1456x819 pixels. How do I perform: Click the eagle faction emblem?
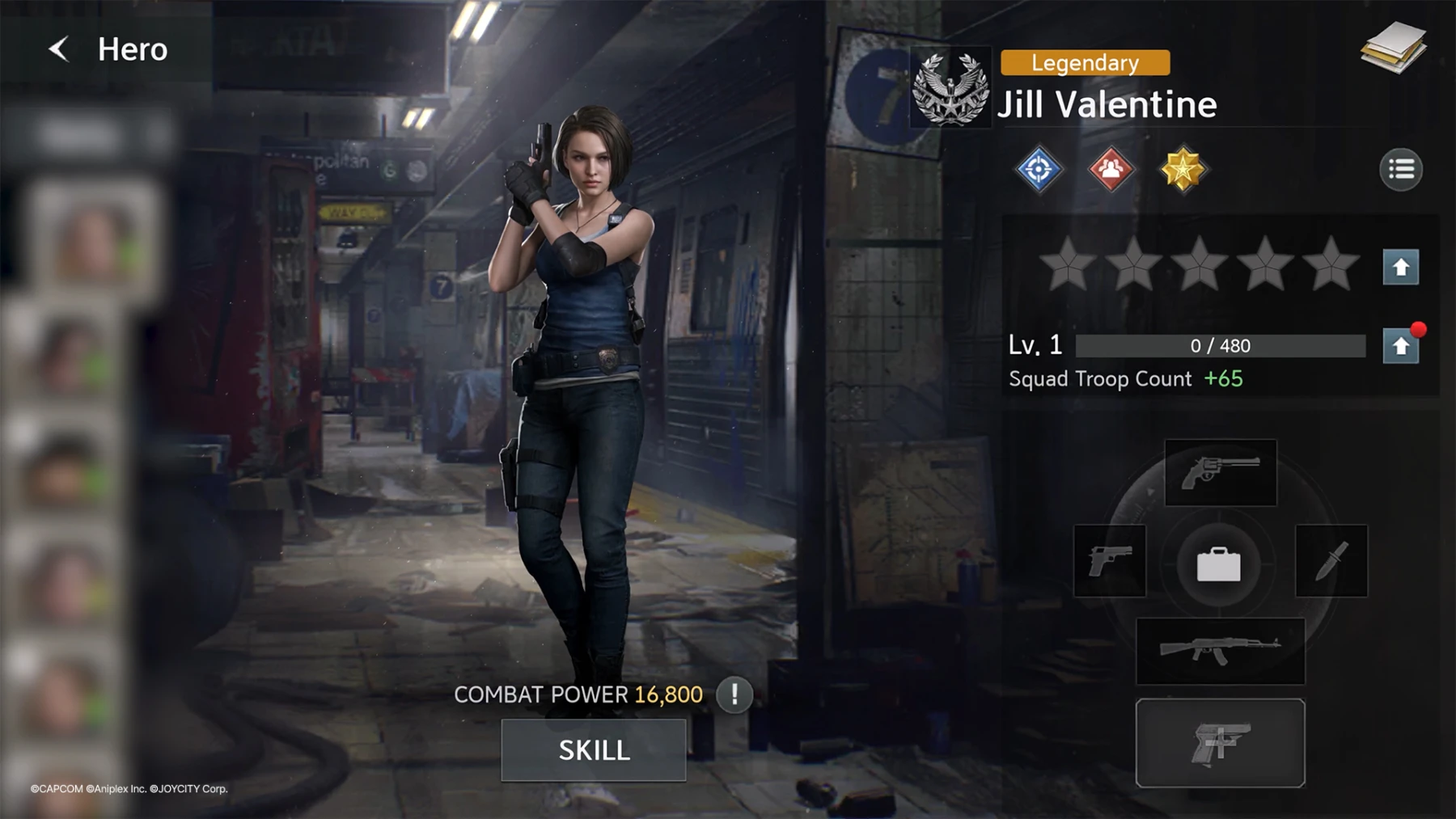(x=950, y=88)
